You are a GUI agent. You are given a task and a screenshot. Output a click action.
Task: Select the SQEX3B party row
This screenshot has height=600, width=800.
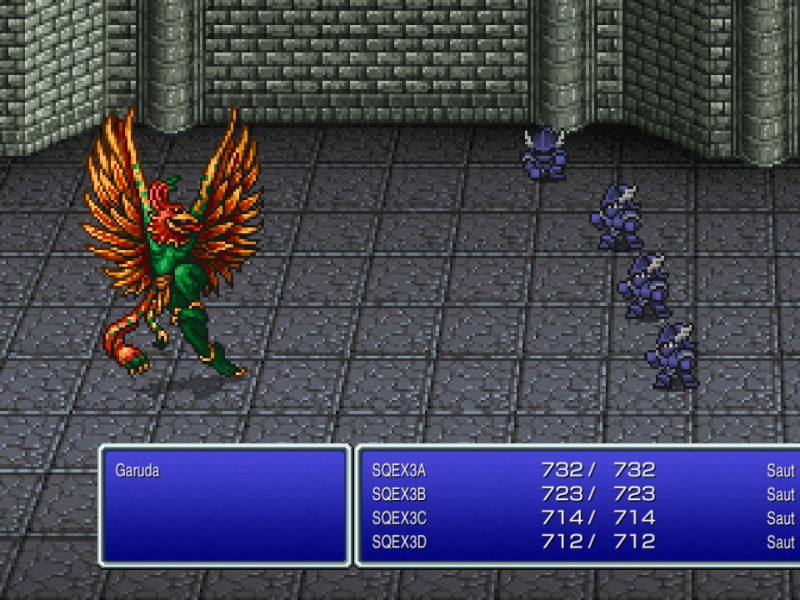[x=399, y=494]
